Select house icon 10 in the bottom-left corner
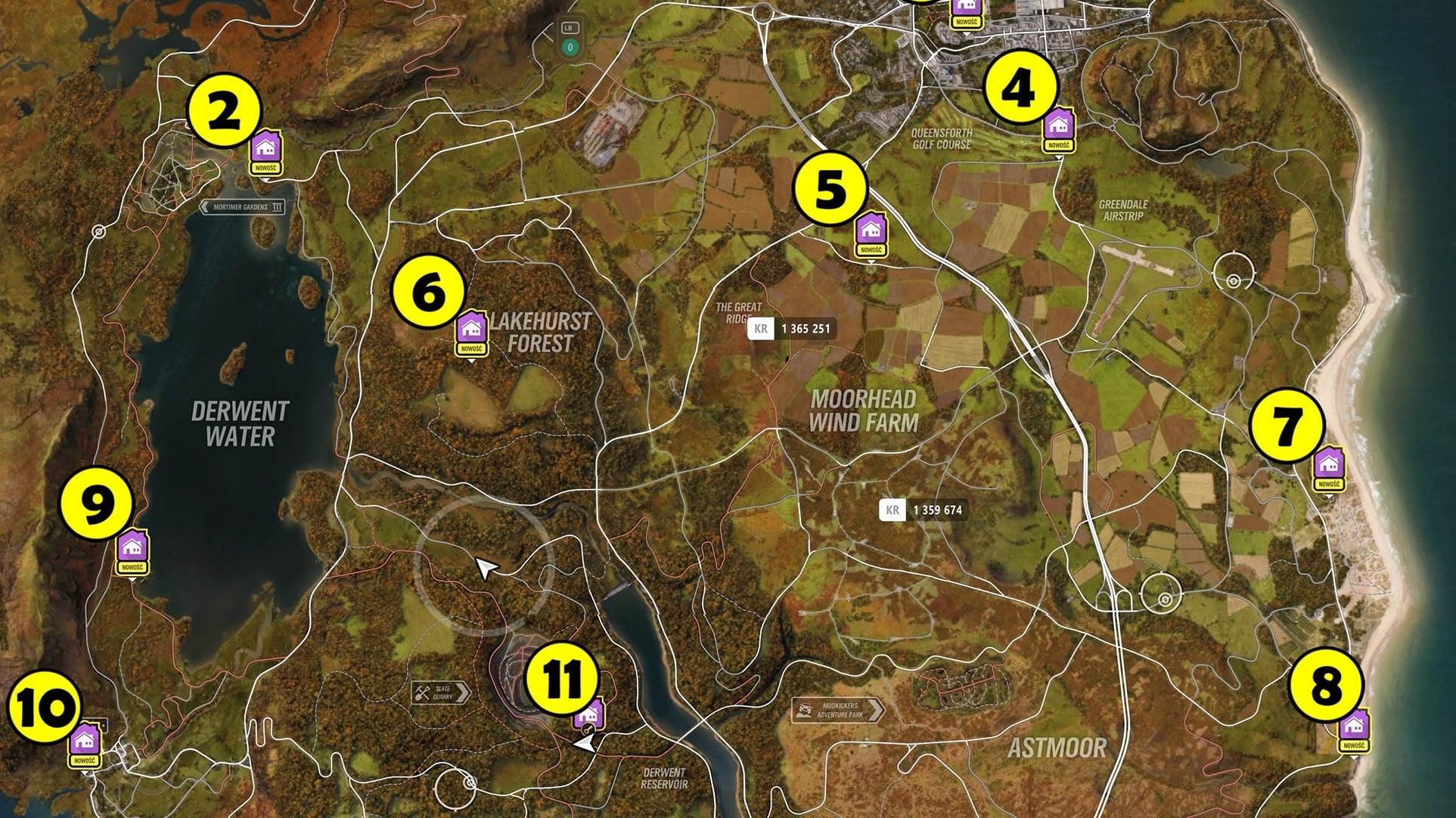Image resolution: width=1456 pixels, height=818 pixels. tap(85, 737)
